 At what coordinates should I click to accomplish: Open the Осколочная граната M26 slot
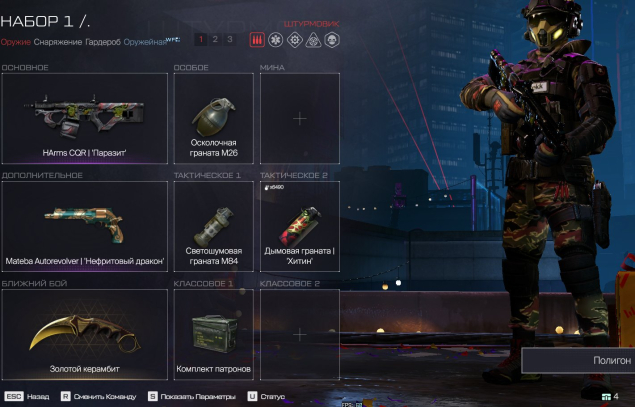pyautogui.click(x=213, y=119)
